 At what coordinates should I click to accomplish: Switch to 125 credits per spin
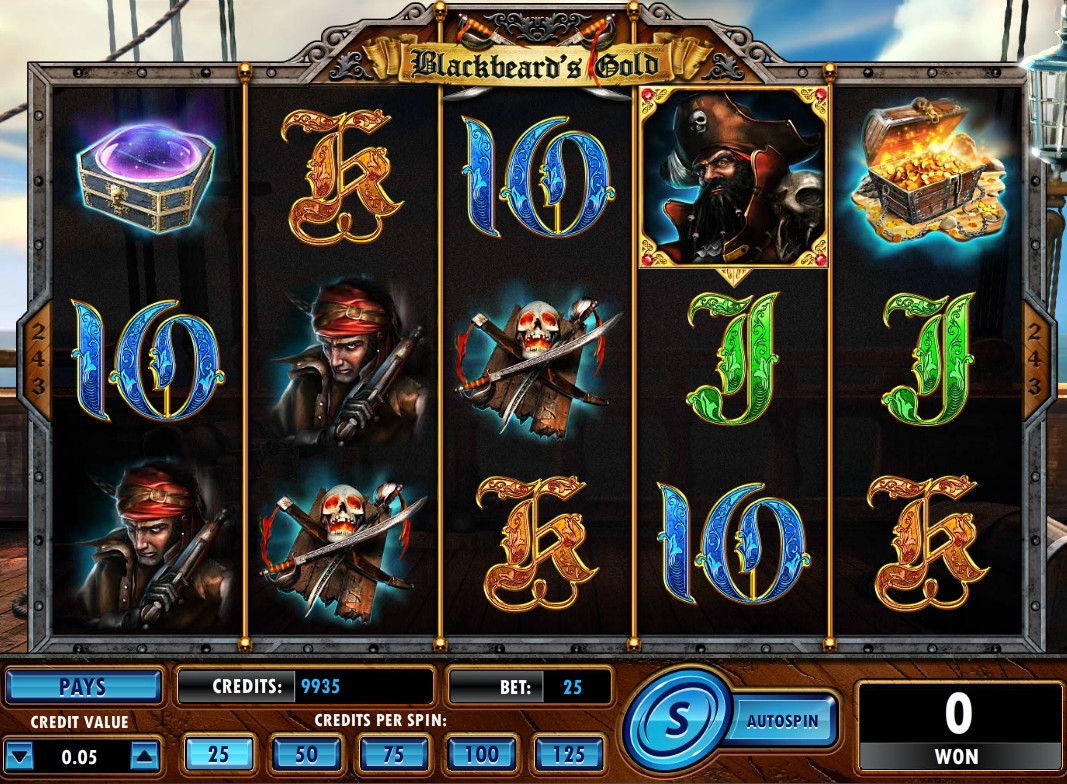[x=569, y=754]
